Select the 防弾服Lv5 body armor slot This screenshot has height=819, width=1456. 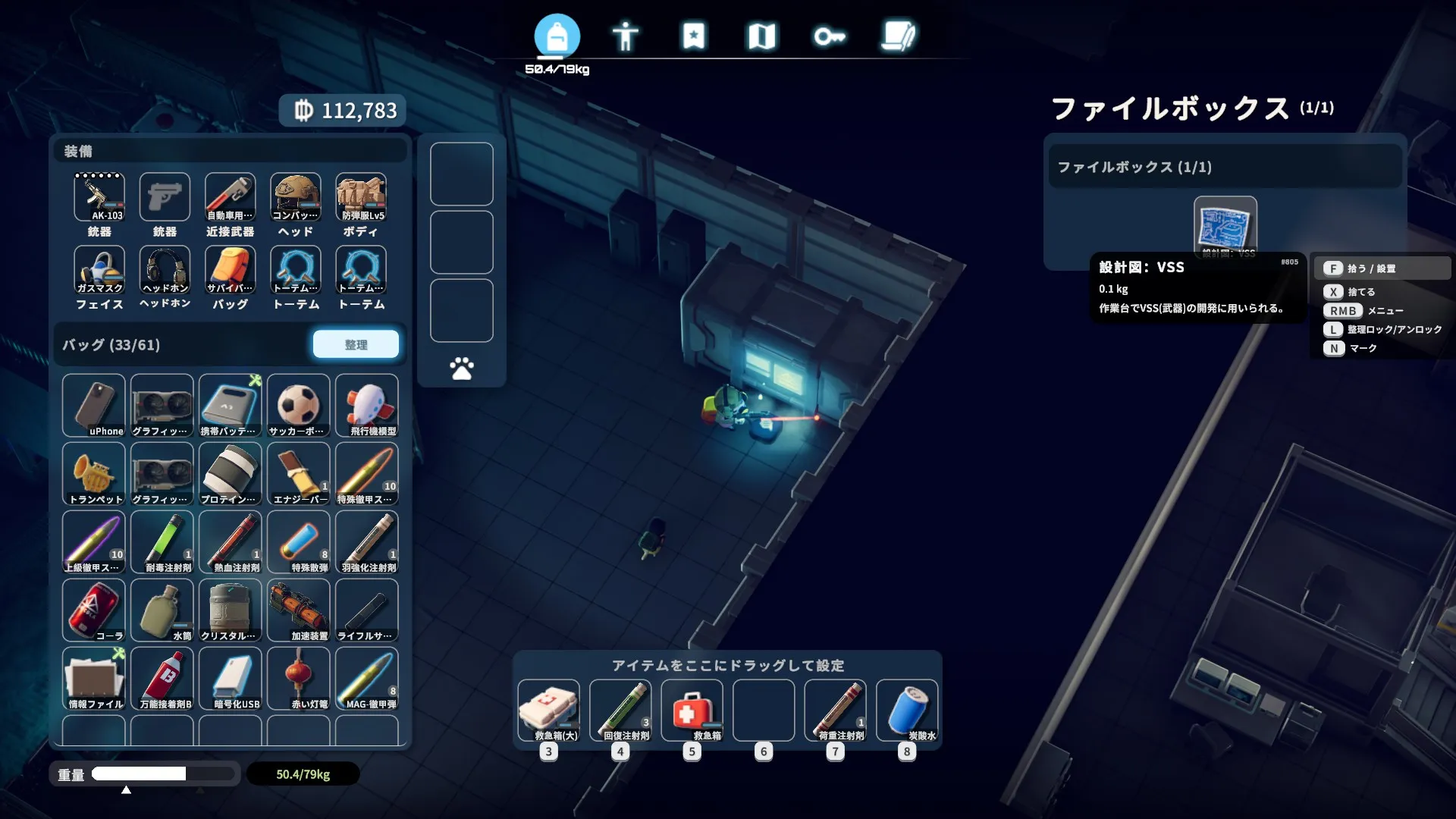coord(362,197)
